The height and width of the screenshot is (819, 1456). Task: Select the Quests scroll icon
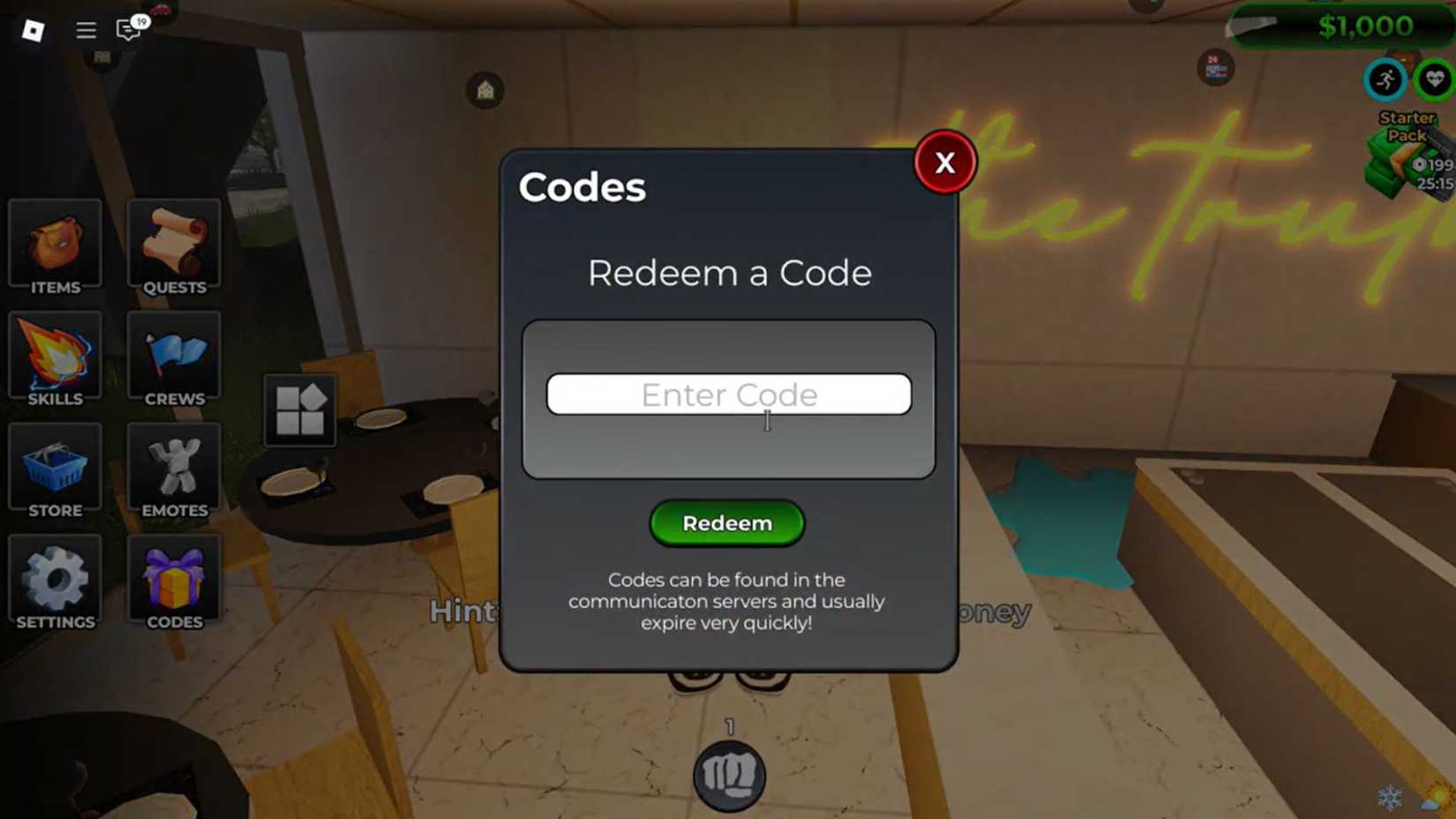click(x=174, y=245)
